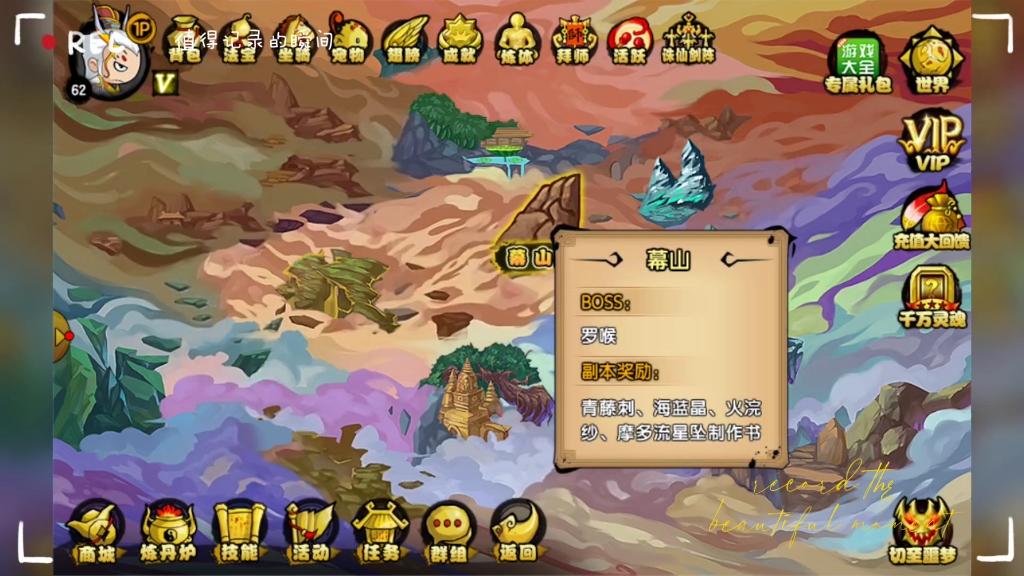Open the 炼体 body training menu
This screenshot has height=576, width=1024.
click(518, 40)
